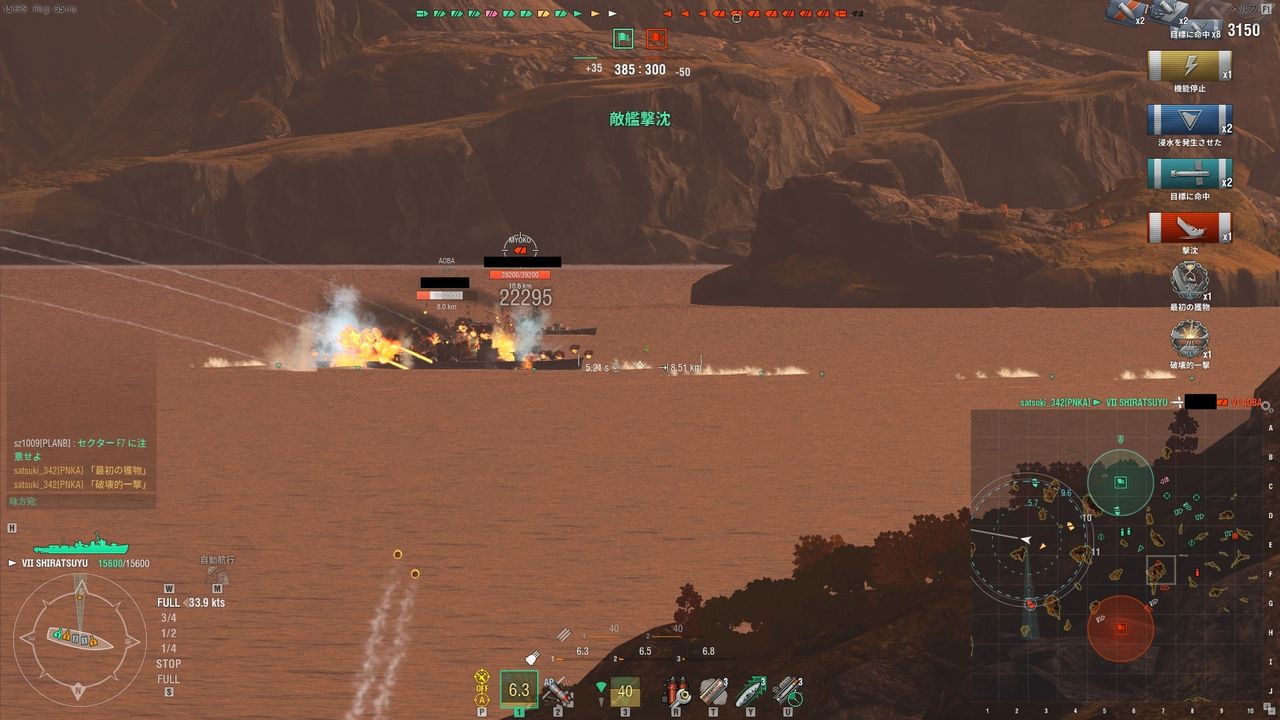1280x720 pixels.
Task: Select the main battery guns in slot 1
Action: click(x=517, y=690)
